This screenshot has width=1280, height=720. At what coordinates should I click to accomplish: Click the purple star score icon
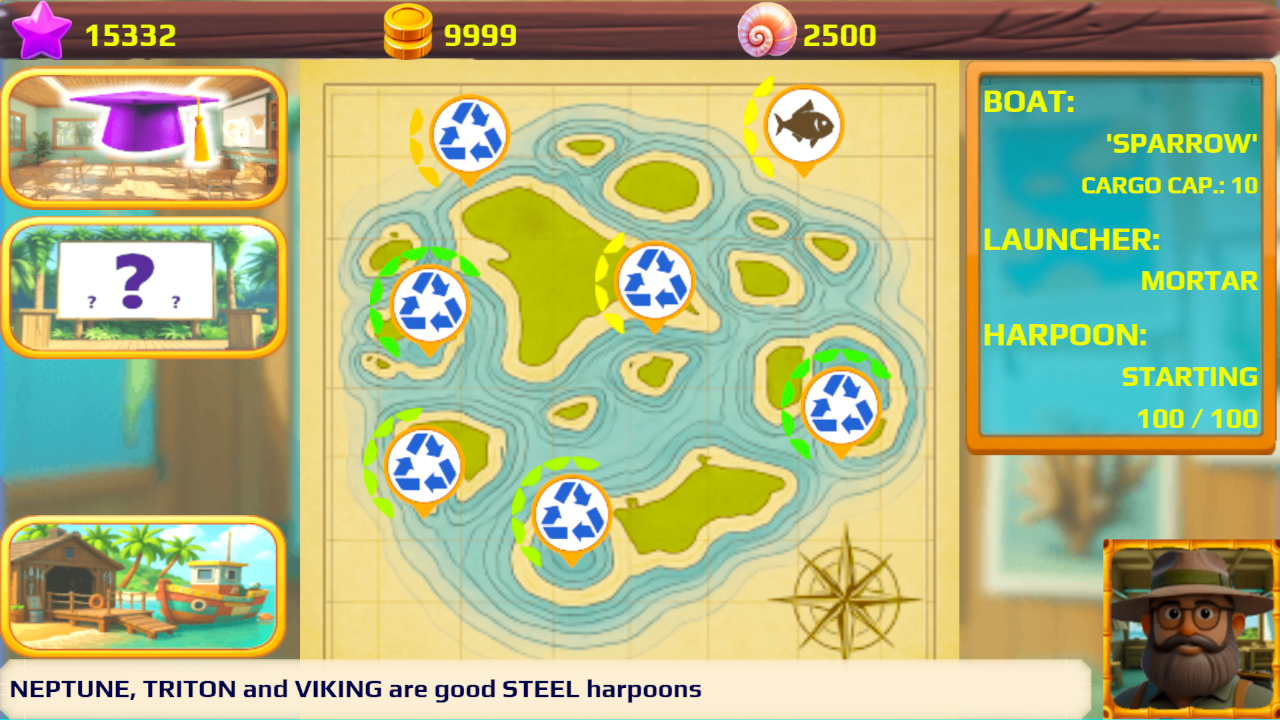(x=42, y=30)
